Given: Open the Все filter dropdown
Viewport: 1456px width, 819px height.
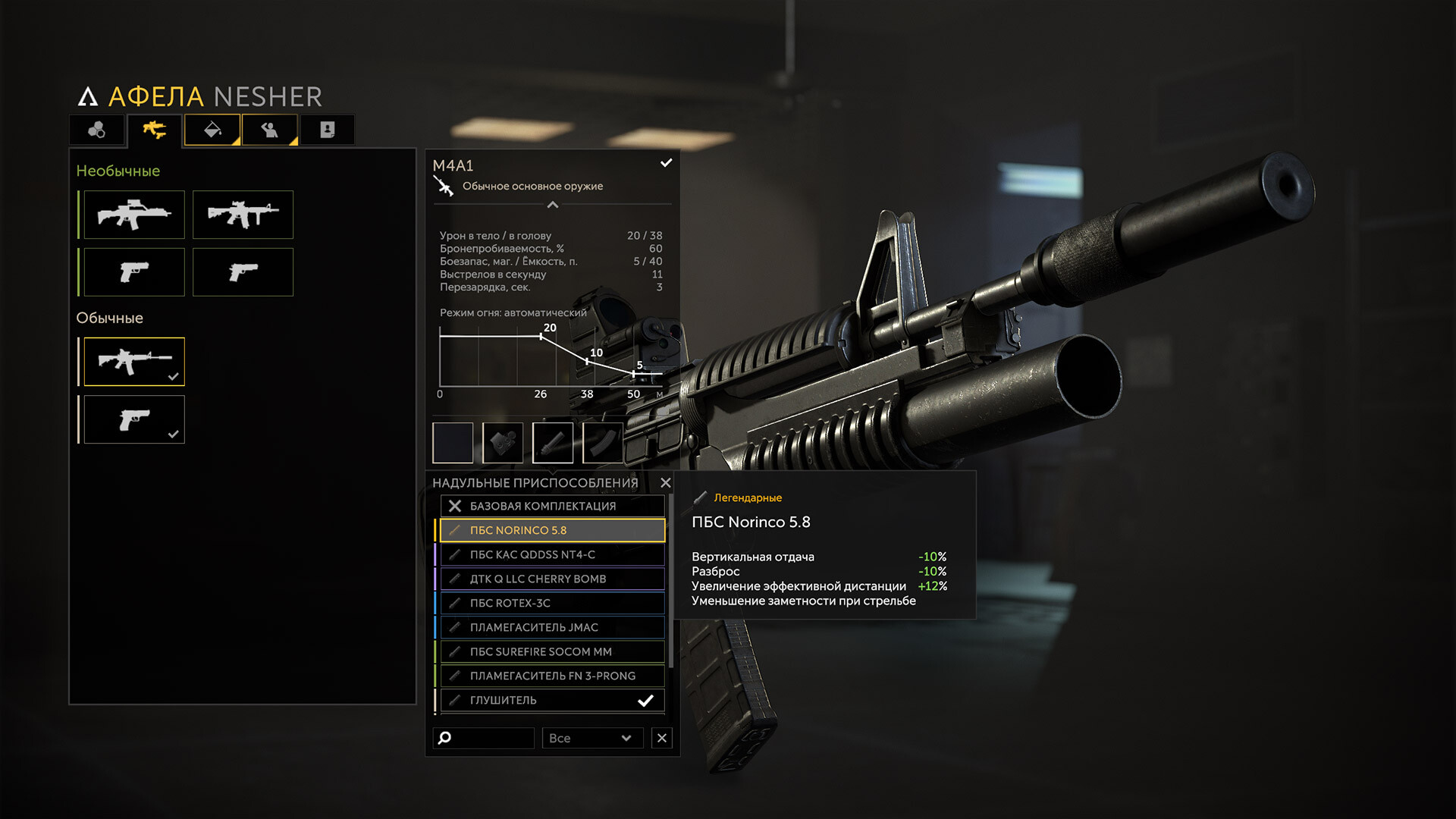Looking at the screenshot, I should point(591,738).
